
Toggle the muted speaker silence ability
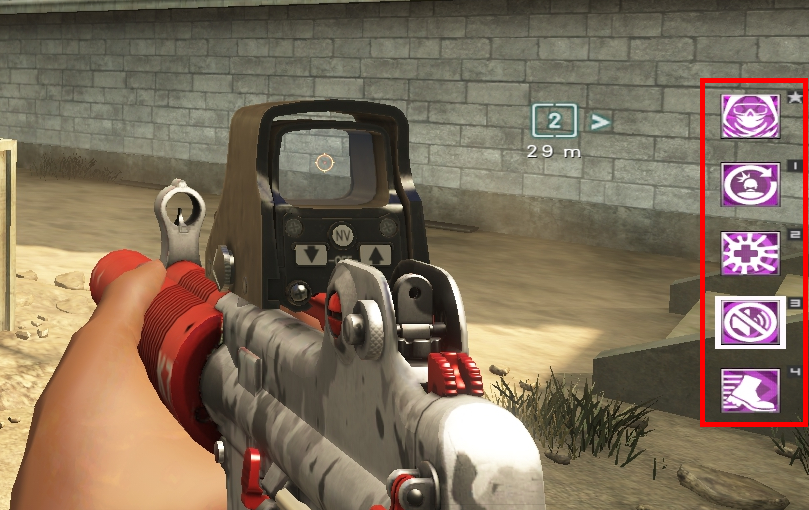tap(750, 322)
